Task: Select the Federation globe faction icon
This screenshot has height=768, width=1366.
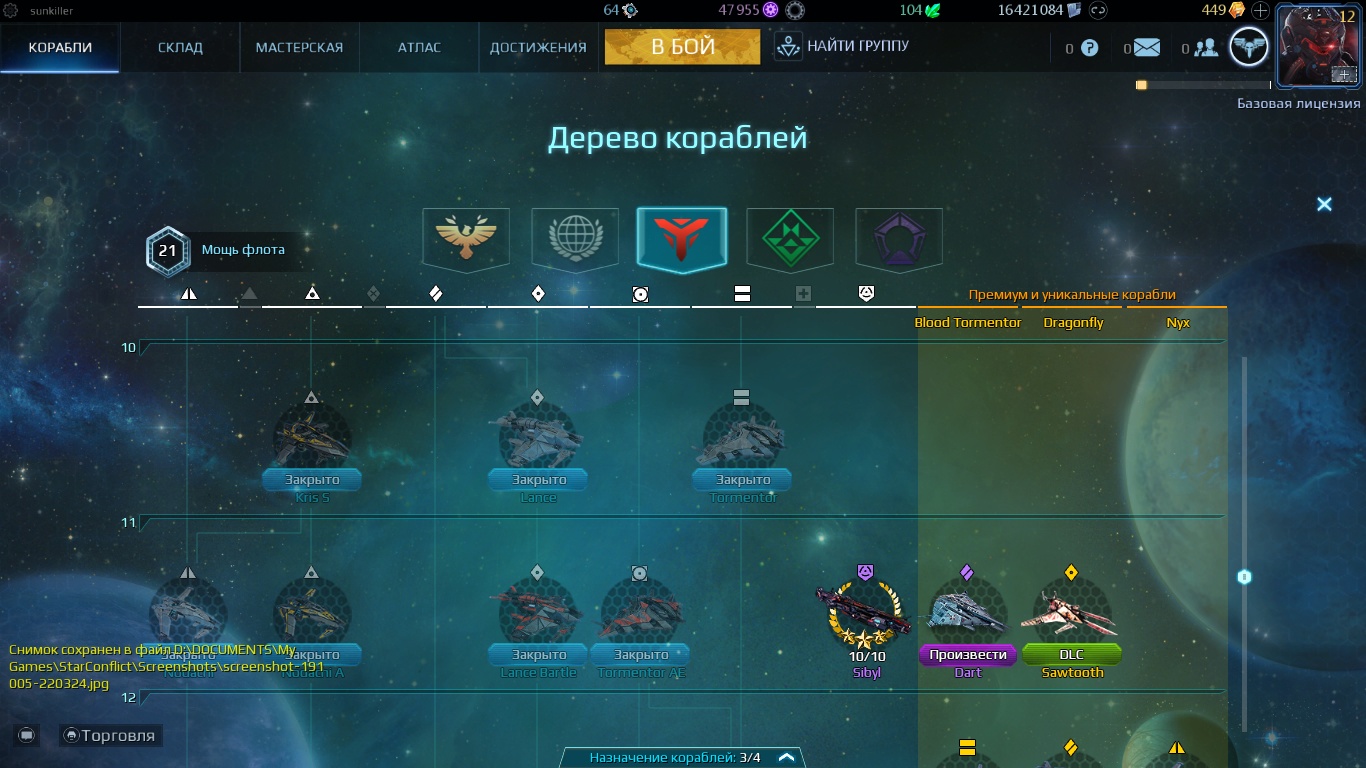Action: pos(574,237)
